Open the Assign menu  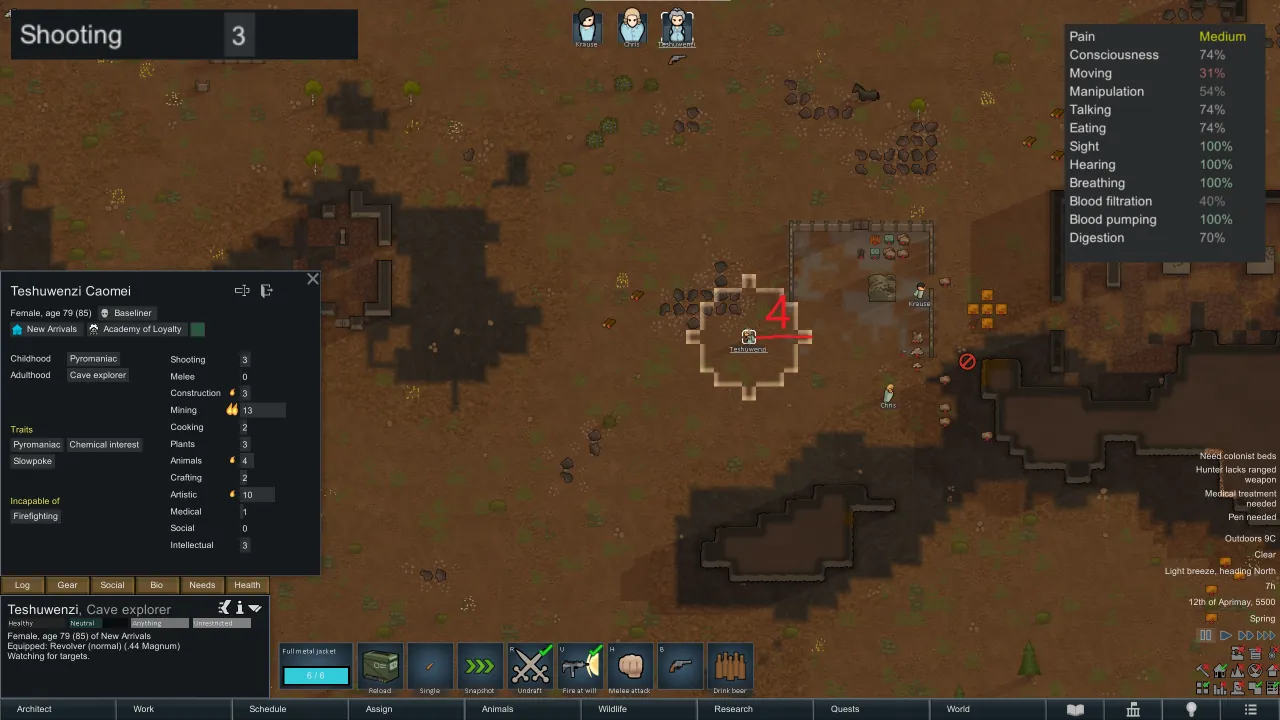pyautogui.click(x=379, y=709)
